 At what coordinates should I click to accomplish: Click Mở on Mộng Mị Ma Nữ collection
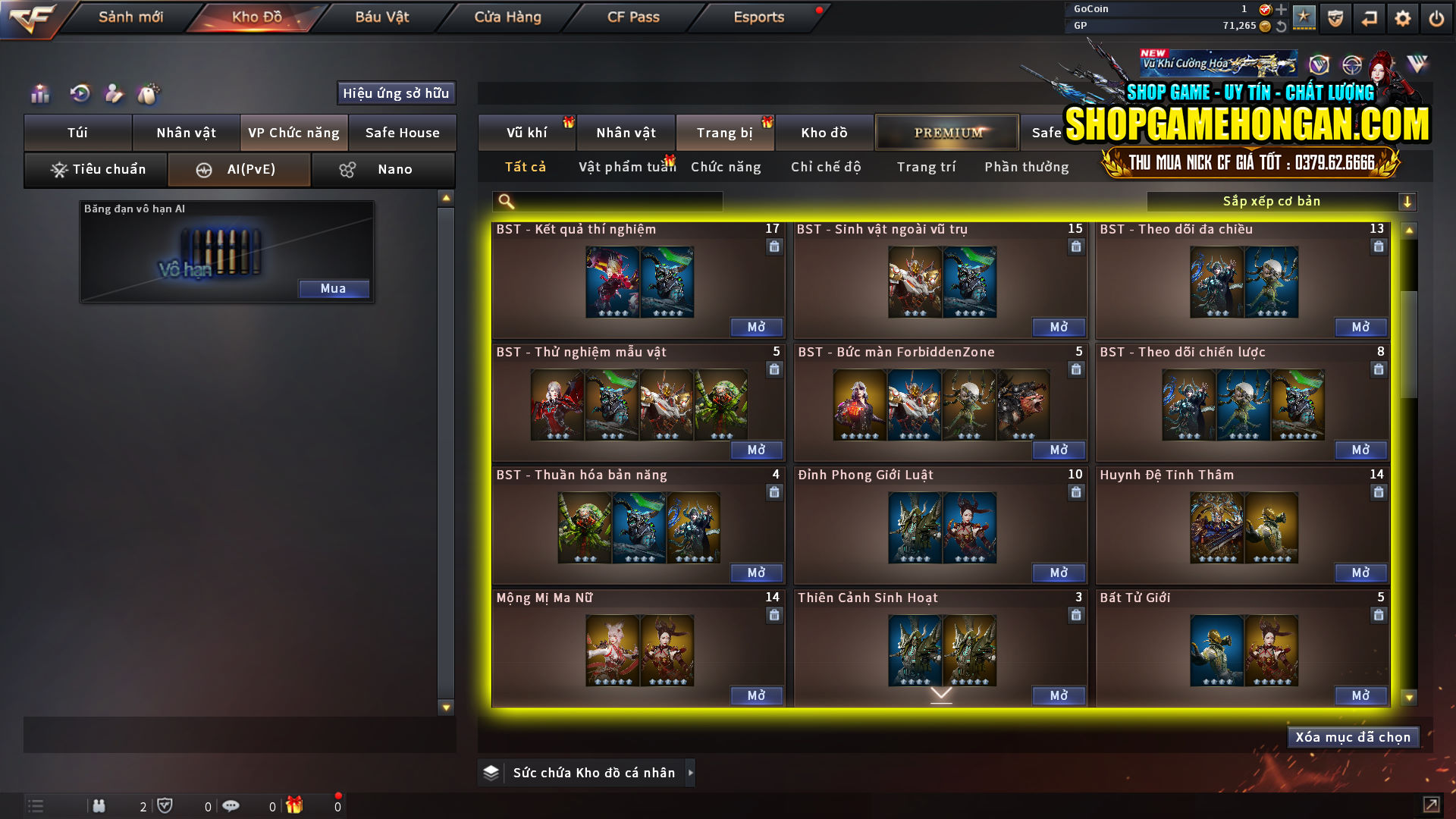point(756,695)
